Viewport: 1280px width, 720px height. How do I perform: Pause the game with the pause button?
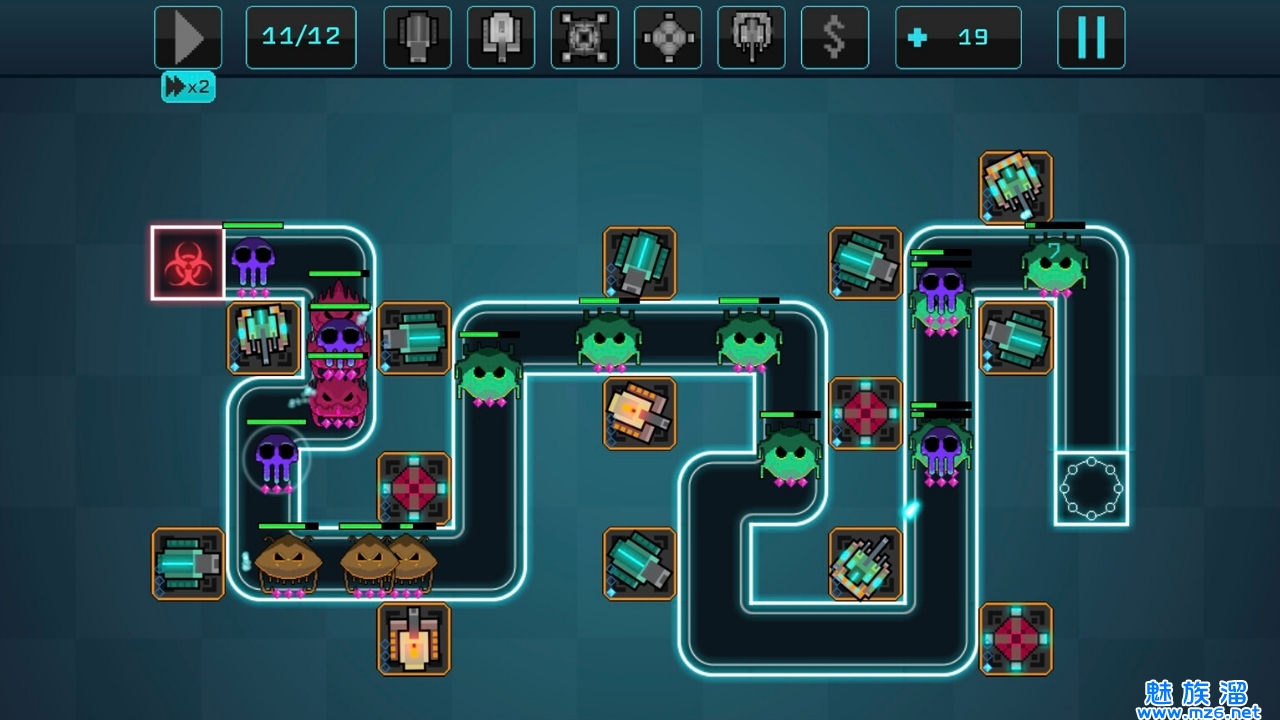coord(1091,38)
